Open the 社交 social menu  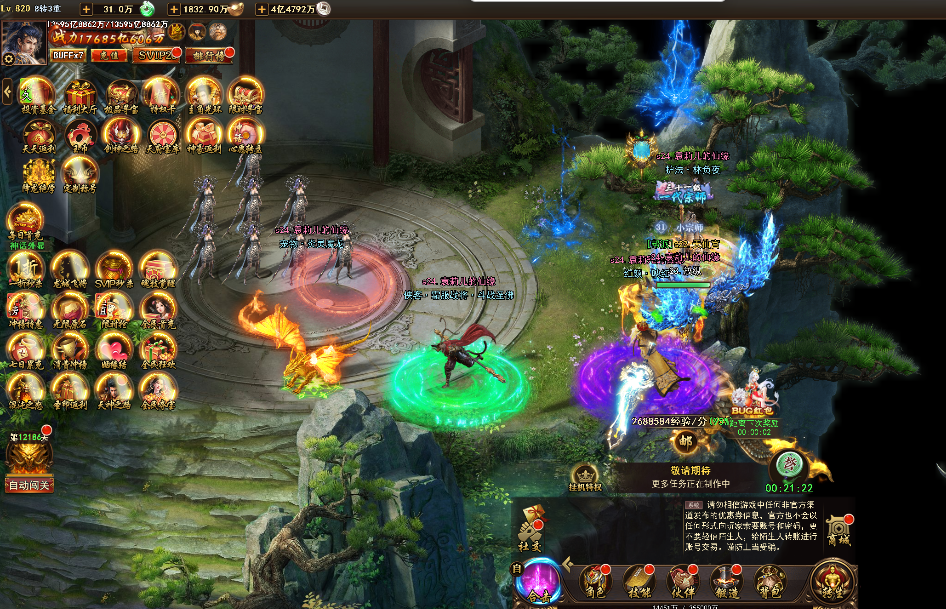530,530
